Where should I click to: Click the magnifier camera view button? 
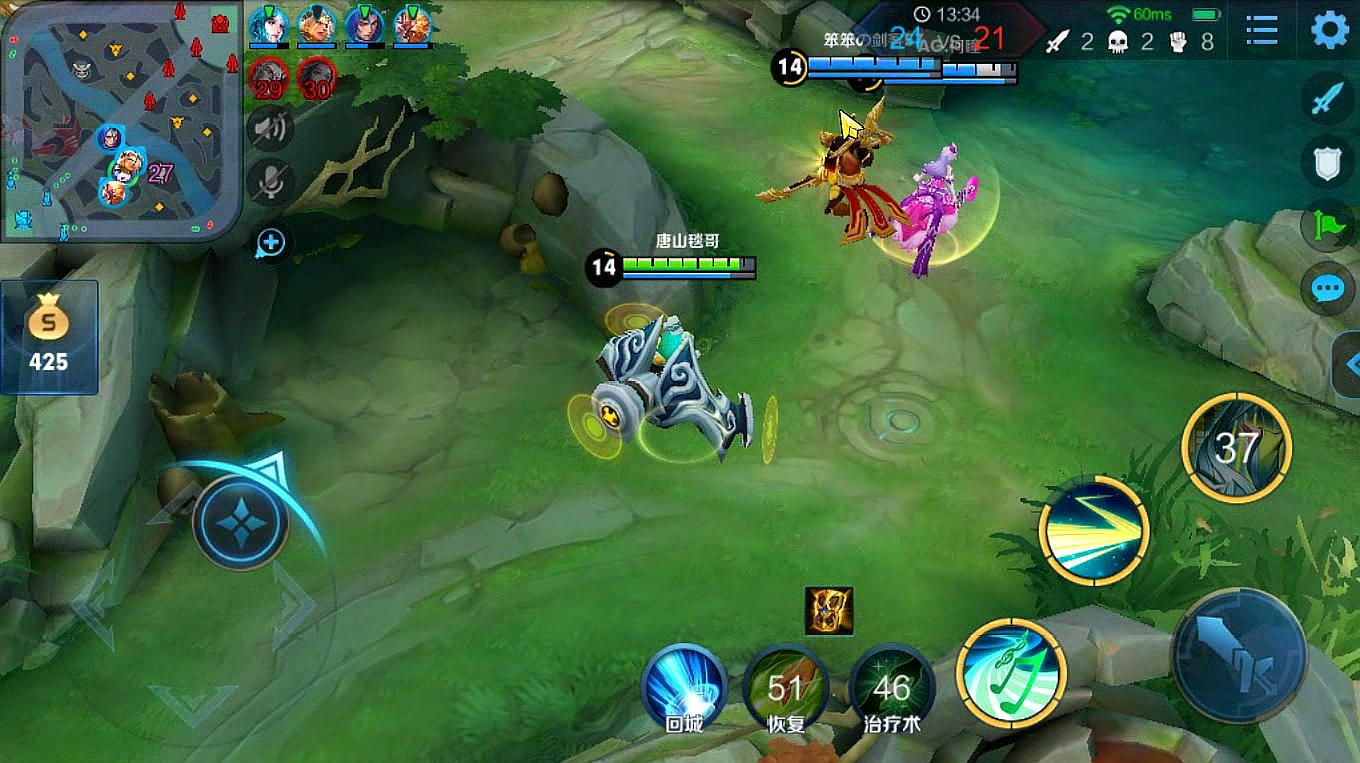271,243
